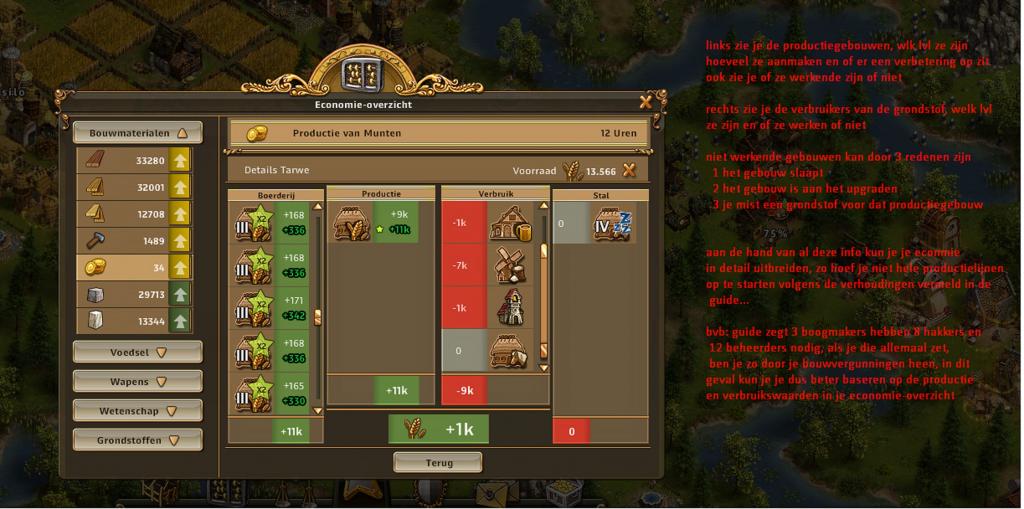Choose the stone resource row showing 29713
Viewport: 1024px width, 509px height.
pos(134,294)
